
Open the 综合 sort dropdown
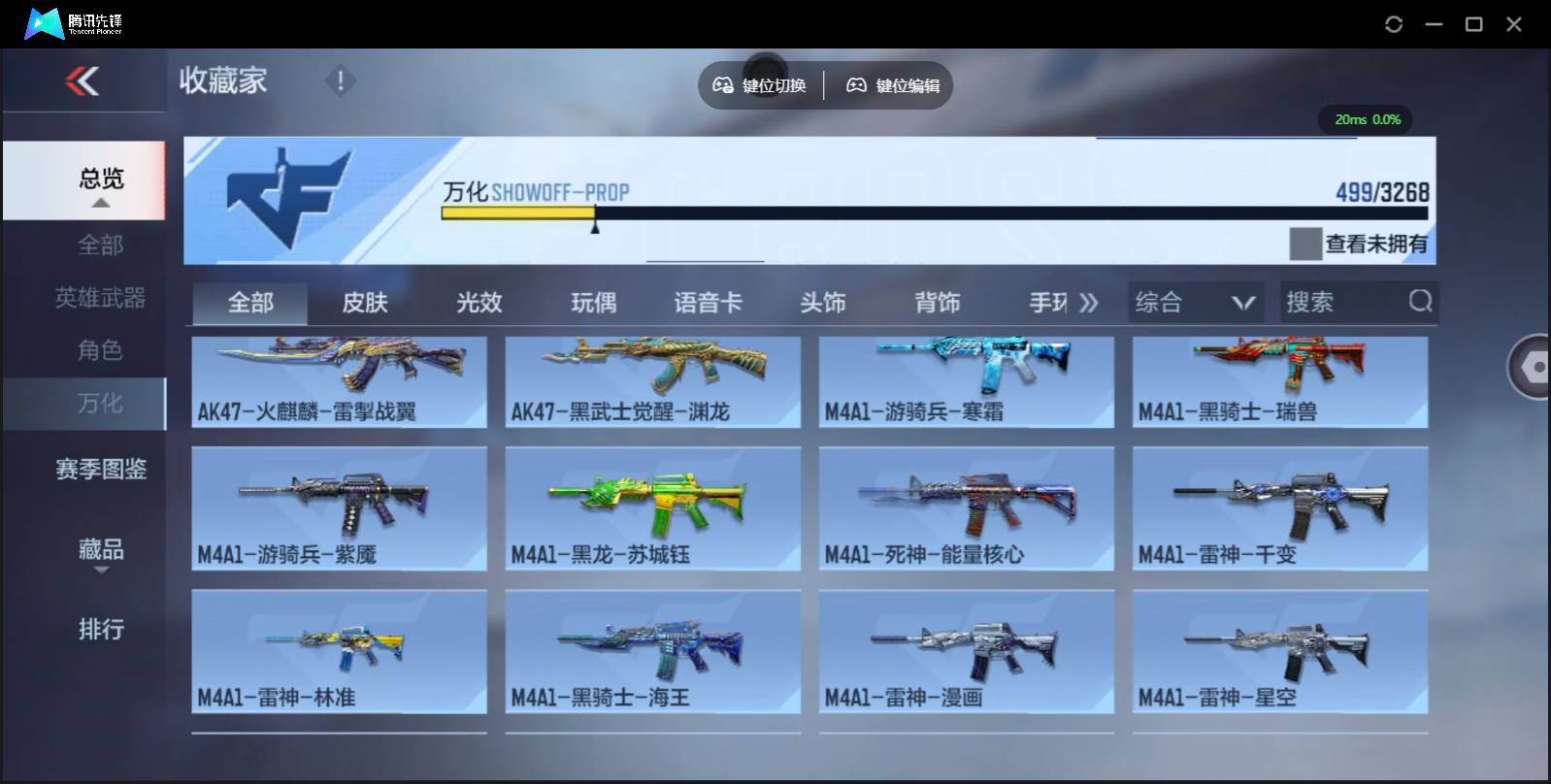click(x=1196, y=302)
